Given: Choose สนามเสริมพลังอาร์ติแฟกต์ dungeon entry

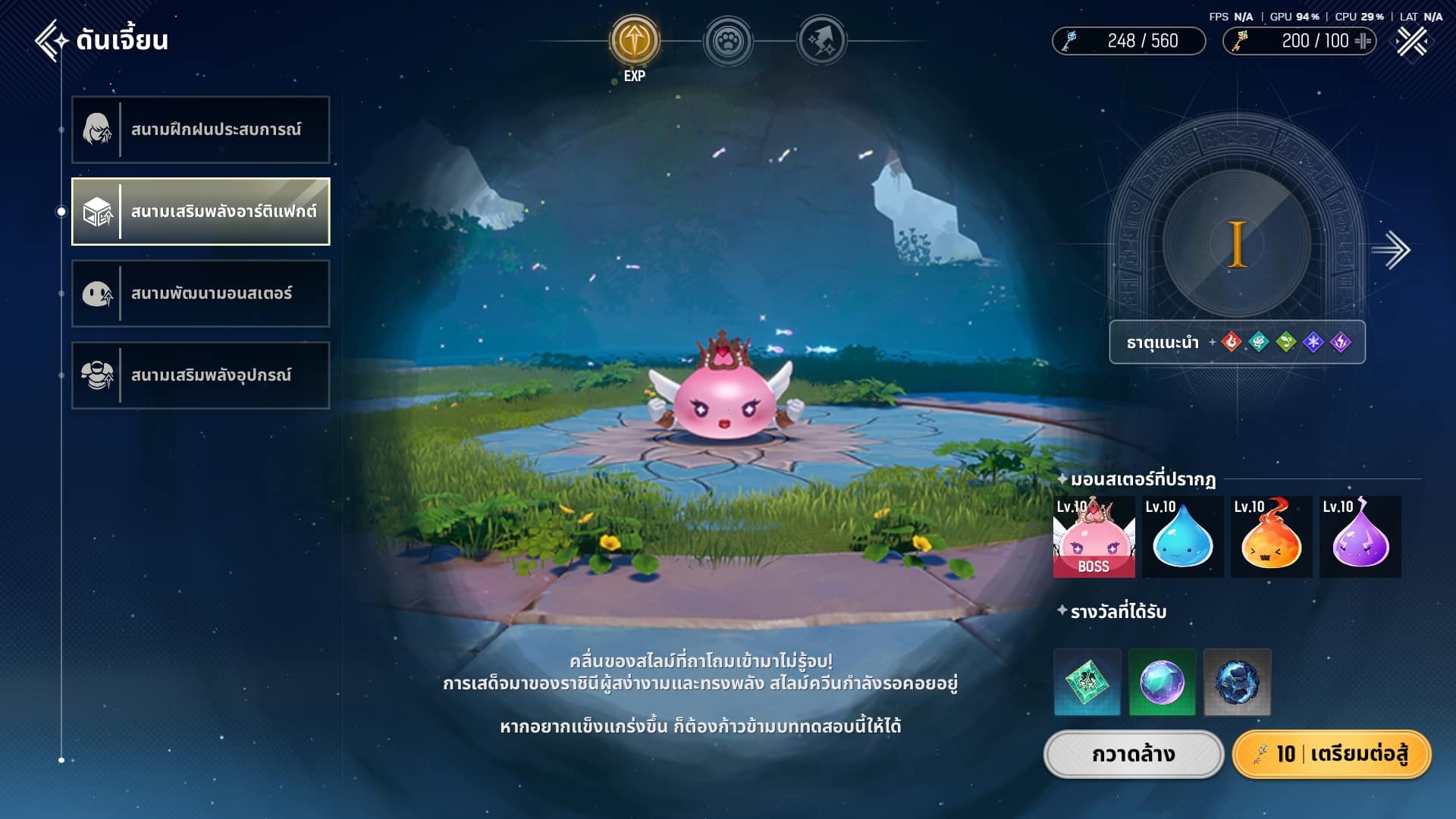Looking at the screenshot, I should 201,212.
